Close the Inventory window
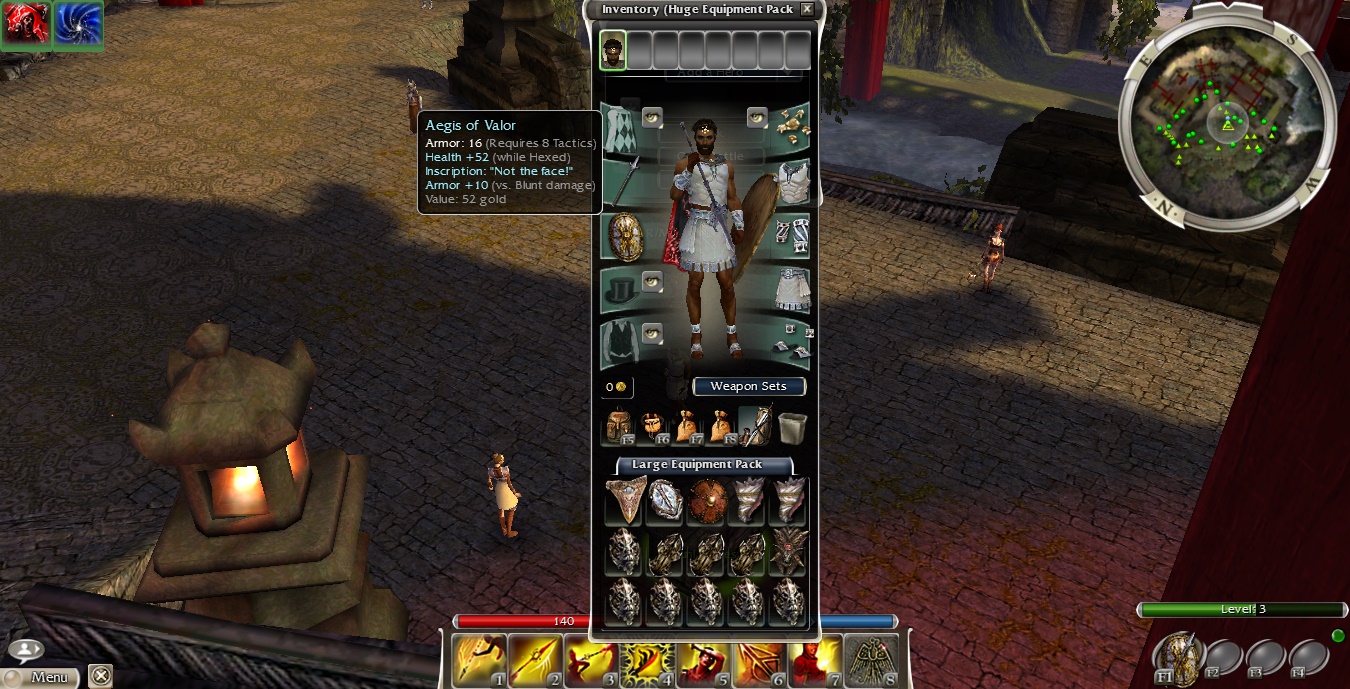This screenshot has height=689, width=1350. [x=807, y=10]
